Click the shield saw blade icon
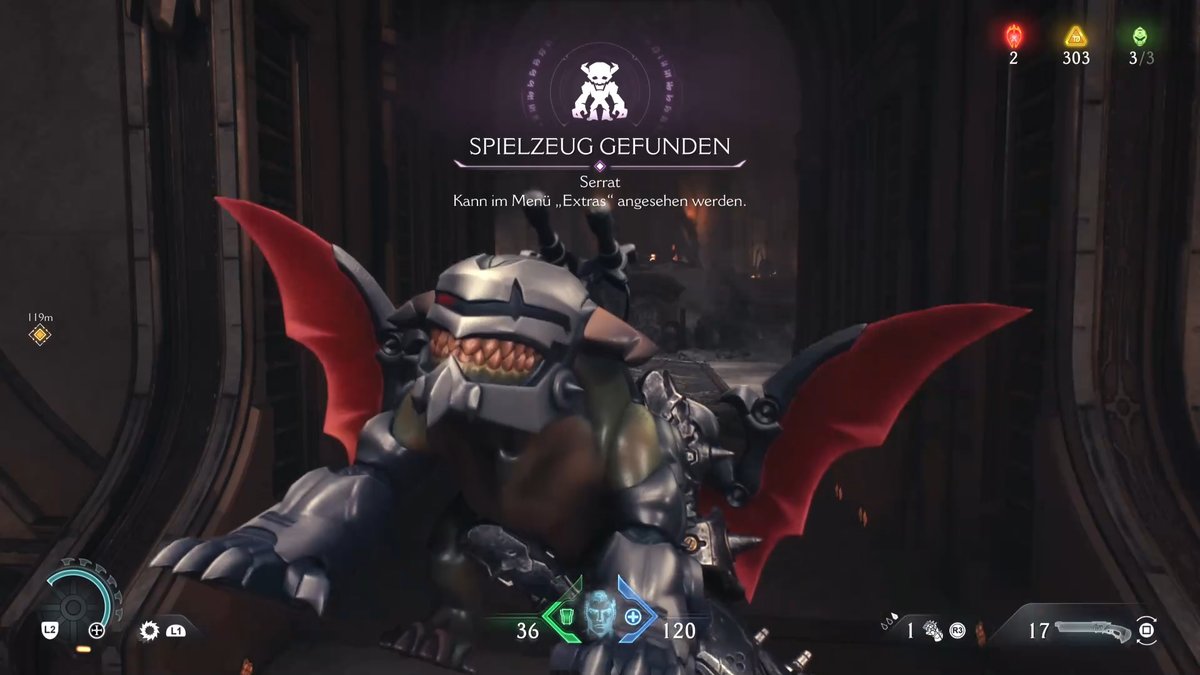1200x675 pixels. click(x=151, y=630)
